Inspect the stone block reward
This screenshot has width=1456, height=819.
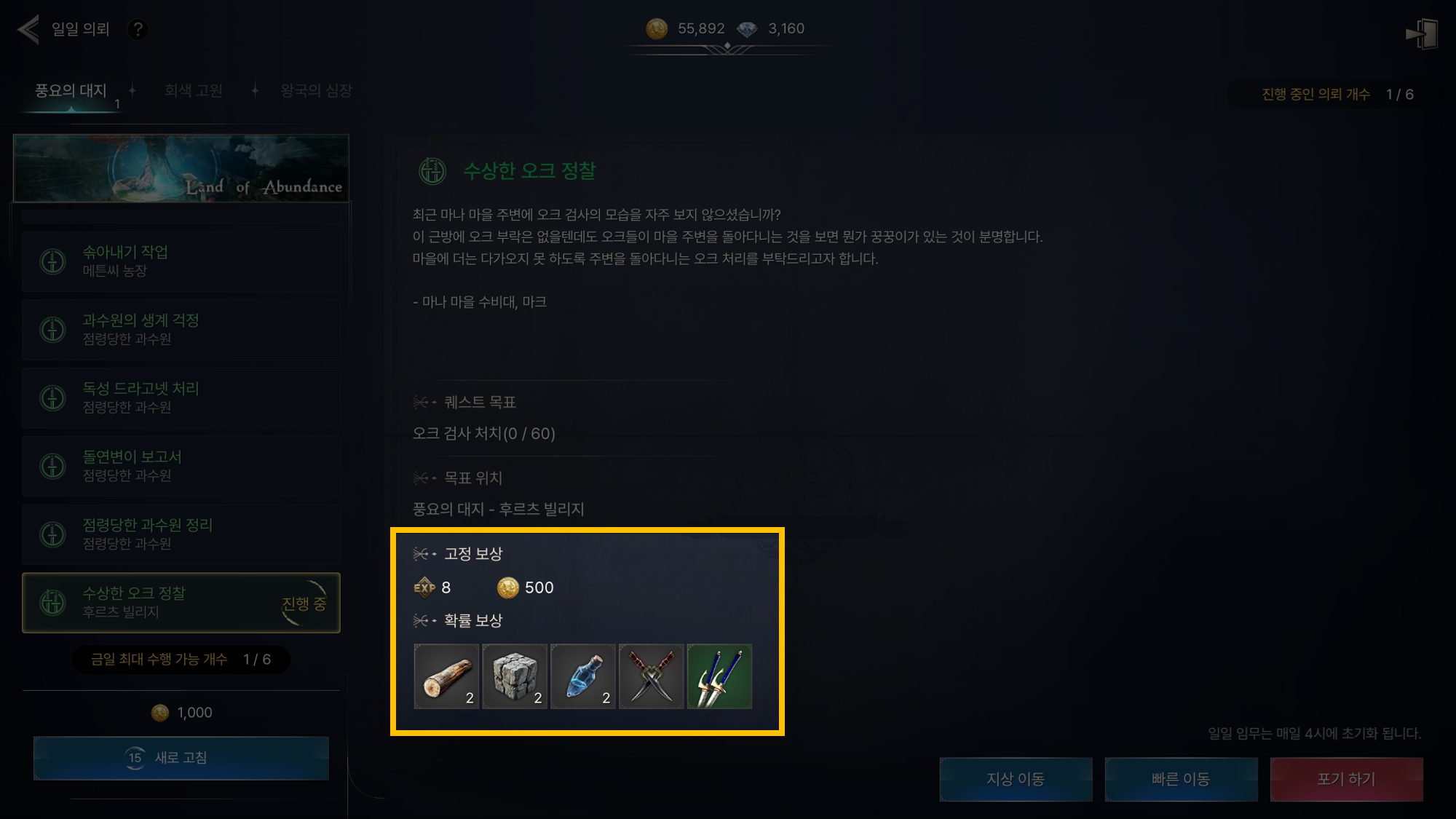(515, 676)
